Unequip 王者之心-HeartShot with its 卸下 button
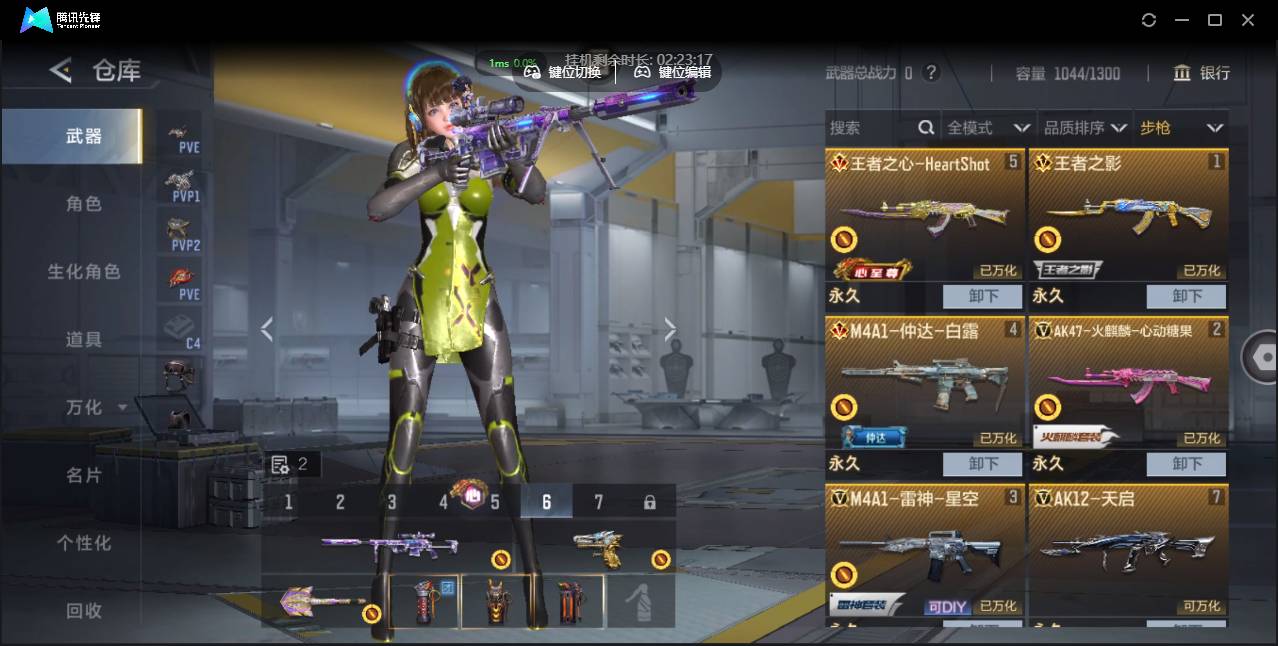Screen dimensions: 1278x646 pos(983,296)
